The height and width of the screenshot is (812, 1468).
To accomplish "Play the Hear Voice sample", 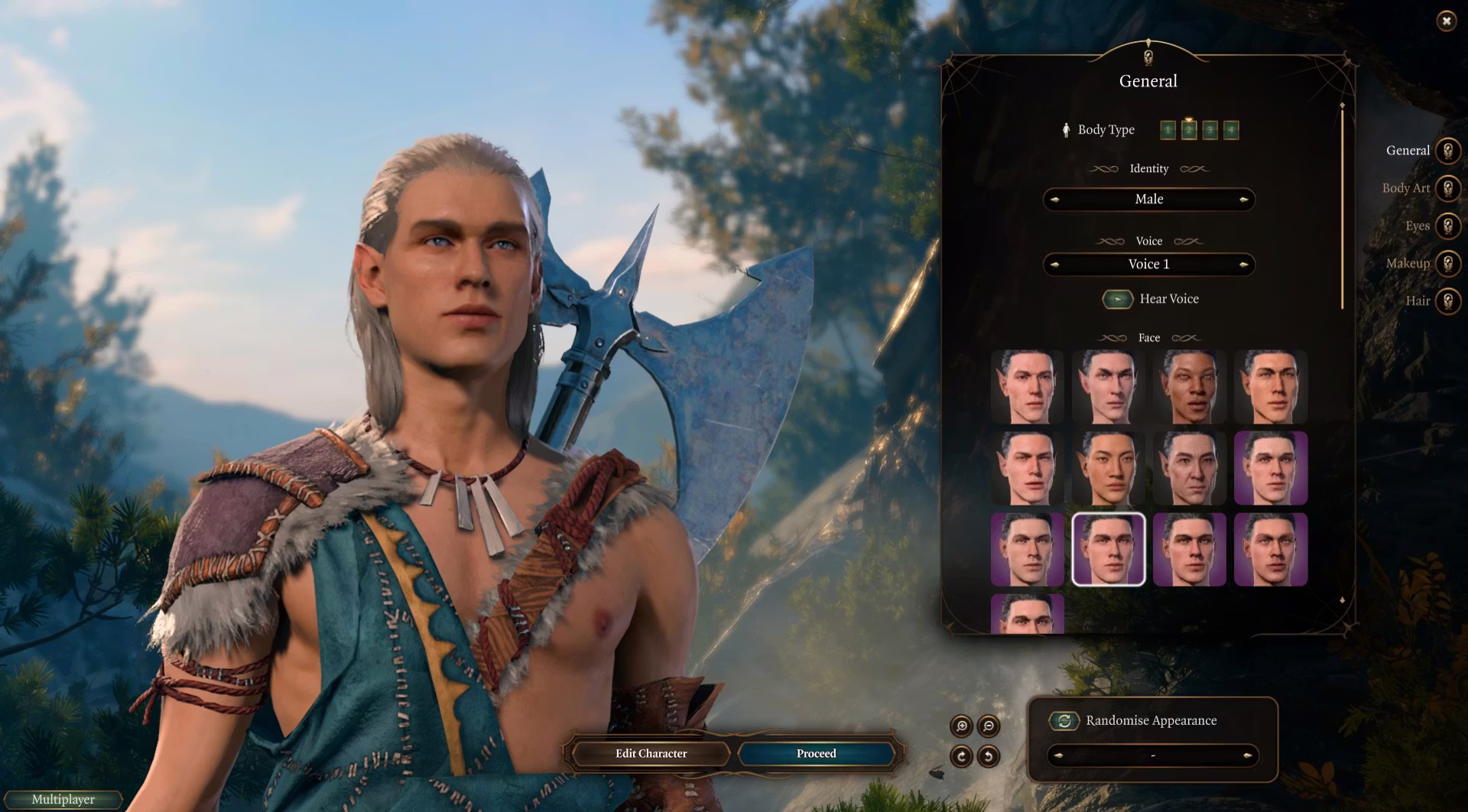I will pos(1117,299).
